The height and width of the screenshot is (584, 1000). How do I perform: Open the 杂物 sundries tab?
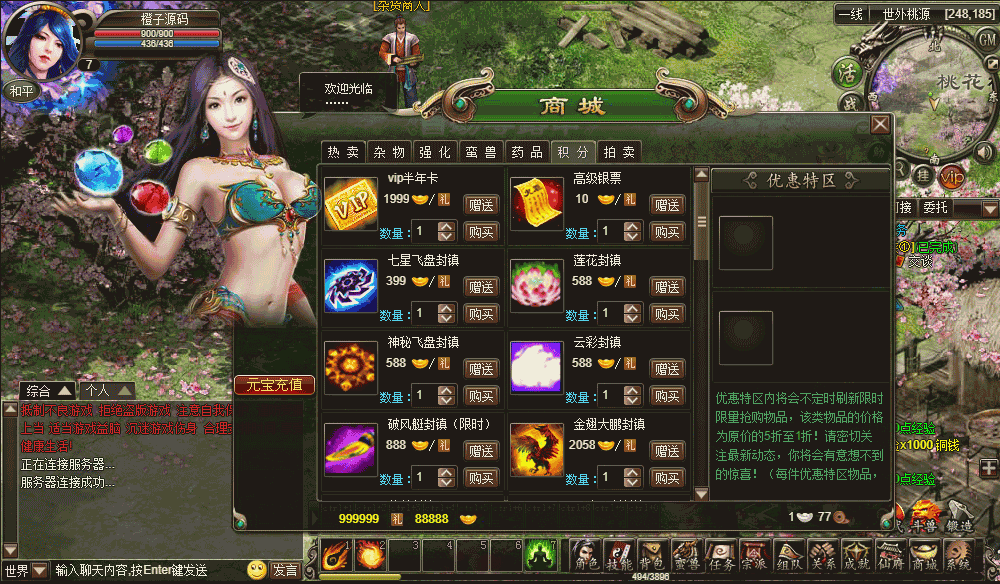pos(389,152)
